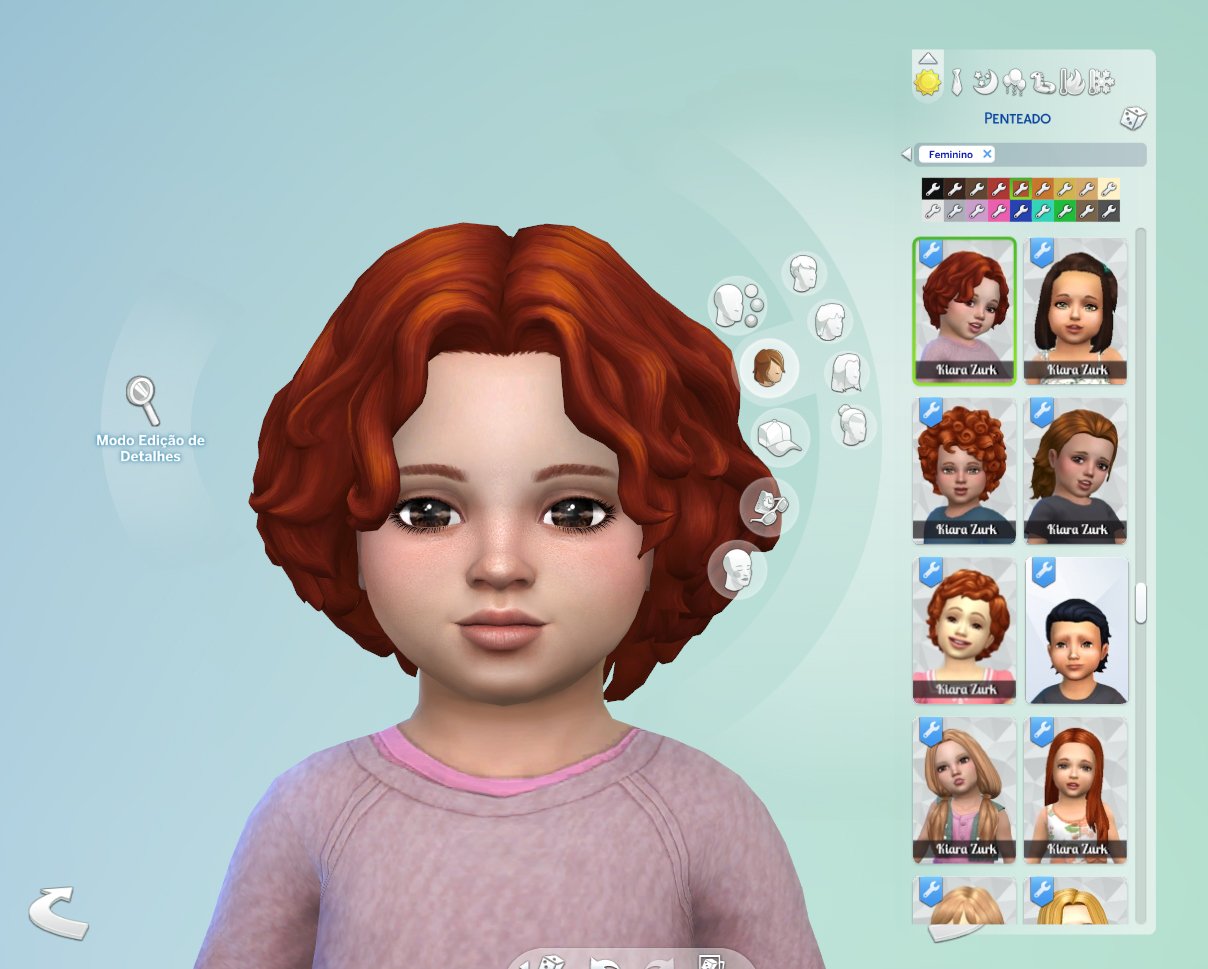Select the everyday sun outfit category

coord(928,82)
